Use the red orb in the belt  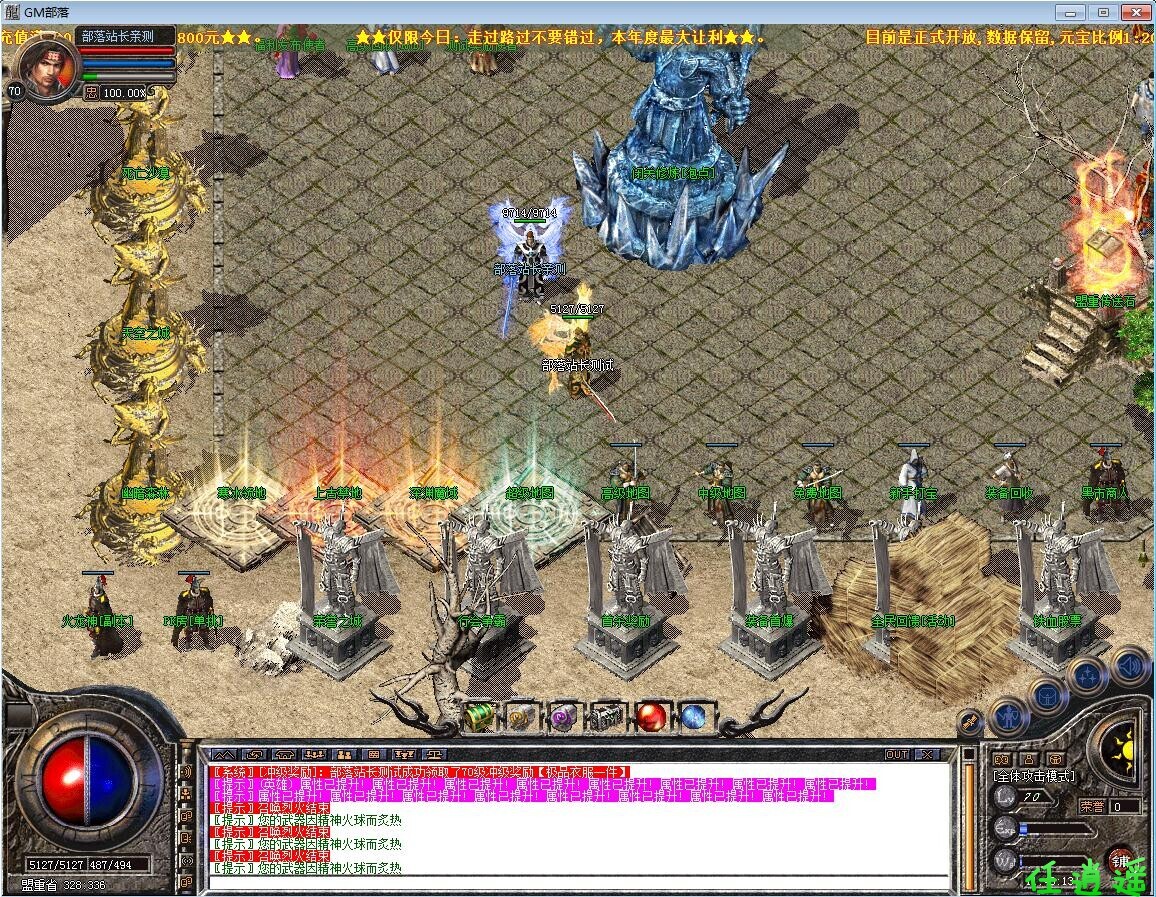(x=651, y=716)
